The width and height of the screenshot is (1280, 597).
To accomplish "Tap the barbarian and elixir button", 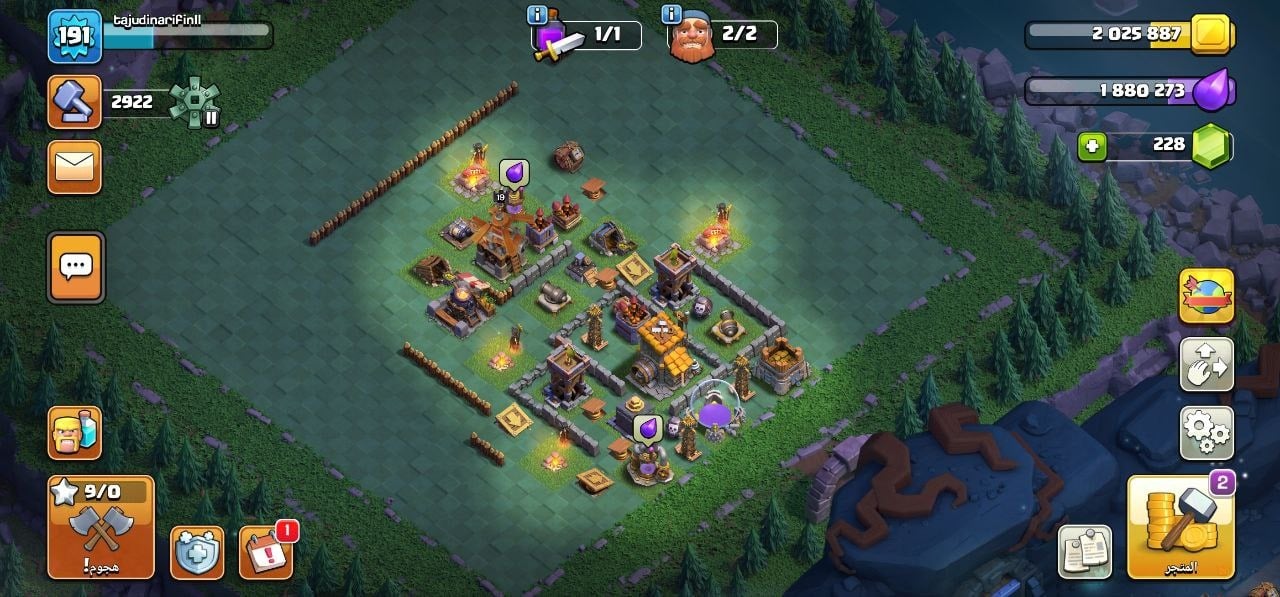I will (x=75, y=432).
